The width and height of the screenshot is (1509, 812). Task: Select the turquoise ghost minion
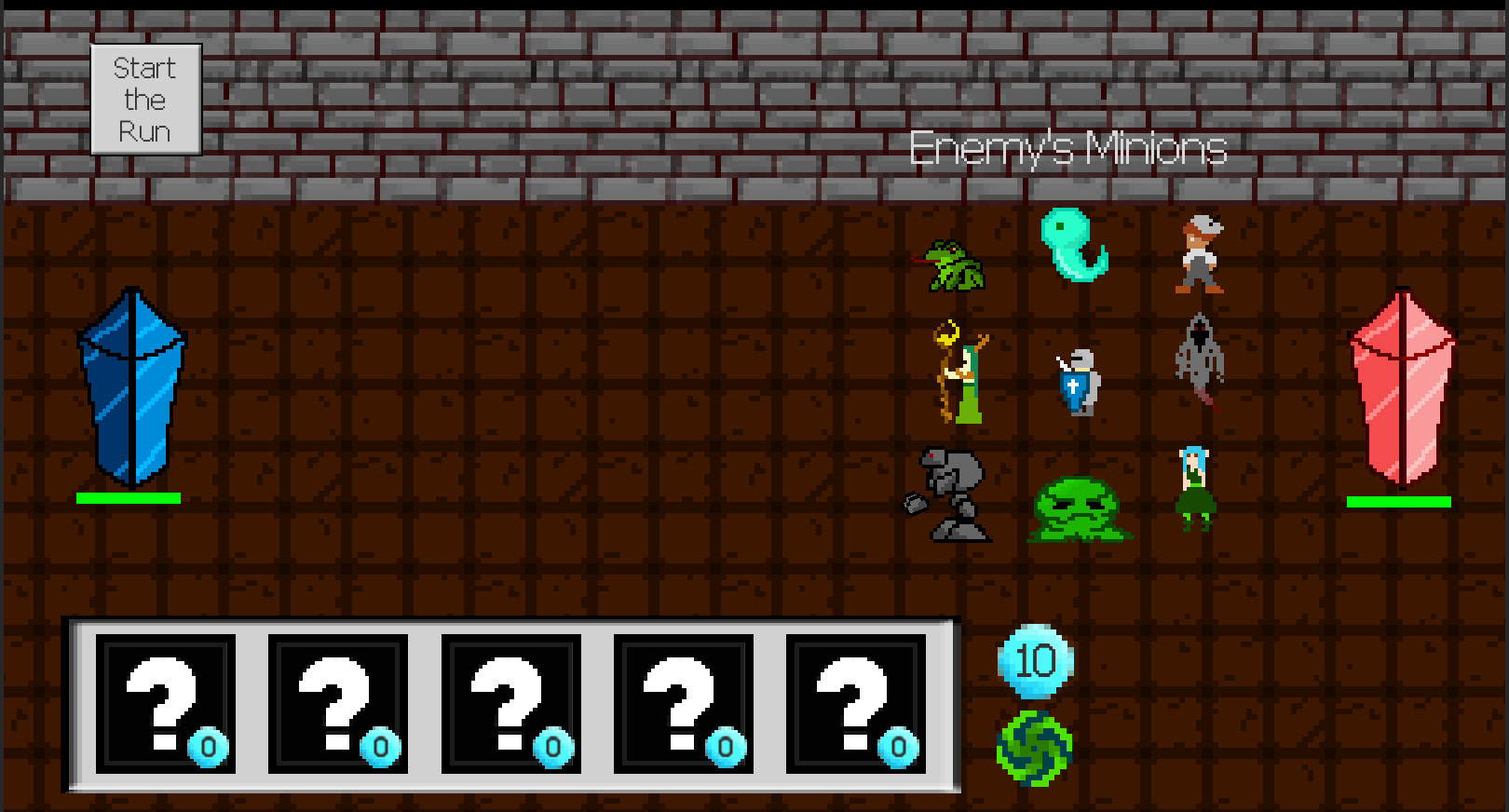tap(1076, 247)
